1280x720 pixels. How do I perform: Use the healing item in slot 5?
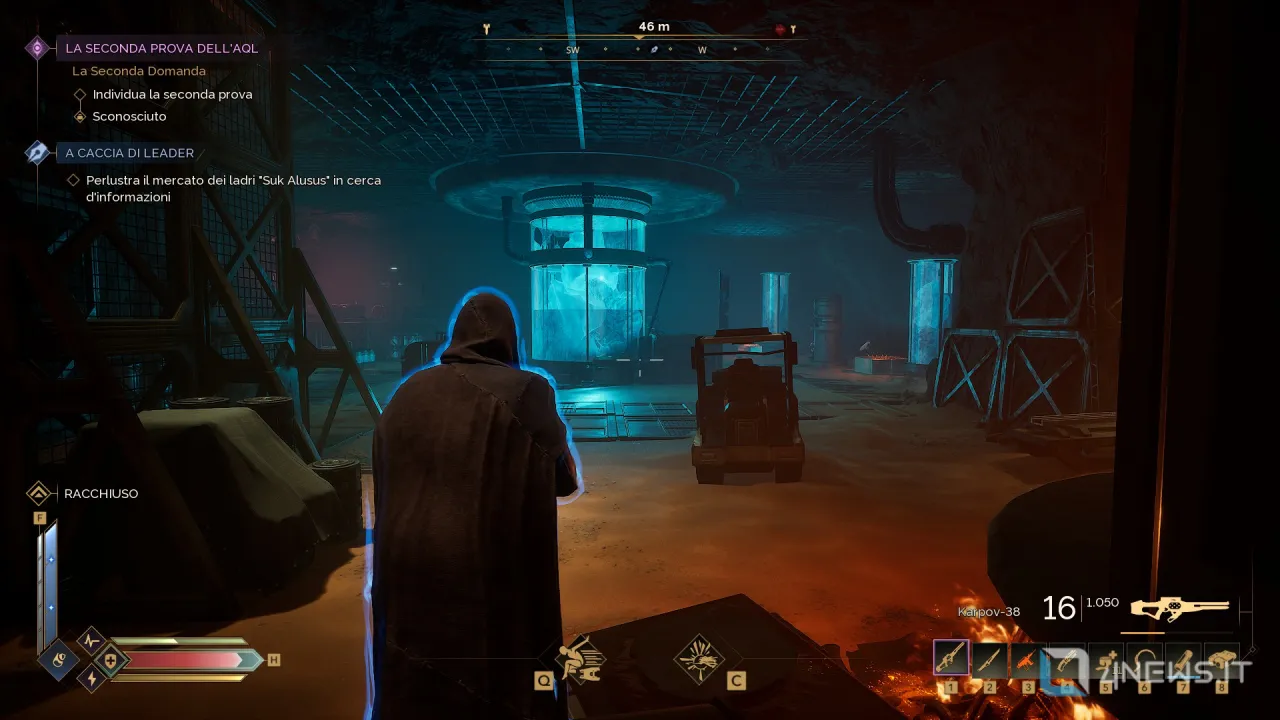pos(1106,657)
